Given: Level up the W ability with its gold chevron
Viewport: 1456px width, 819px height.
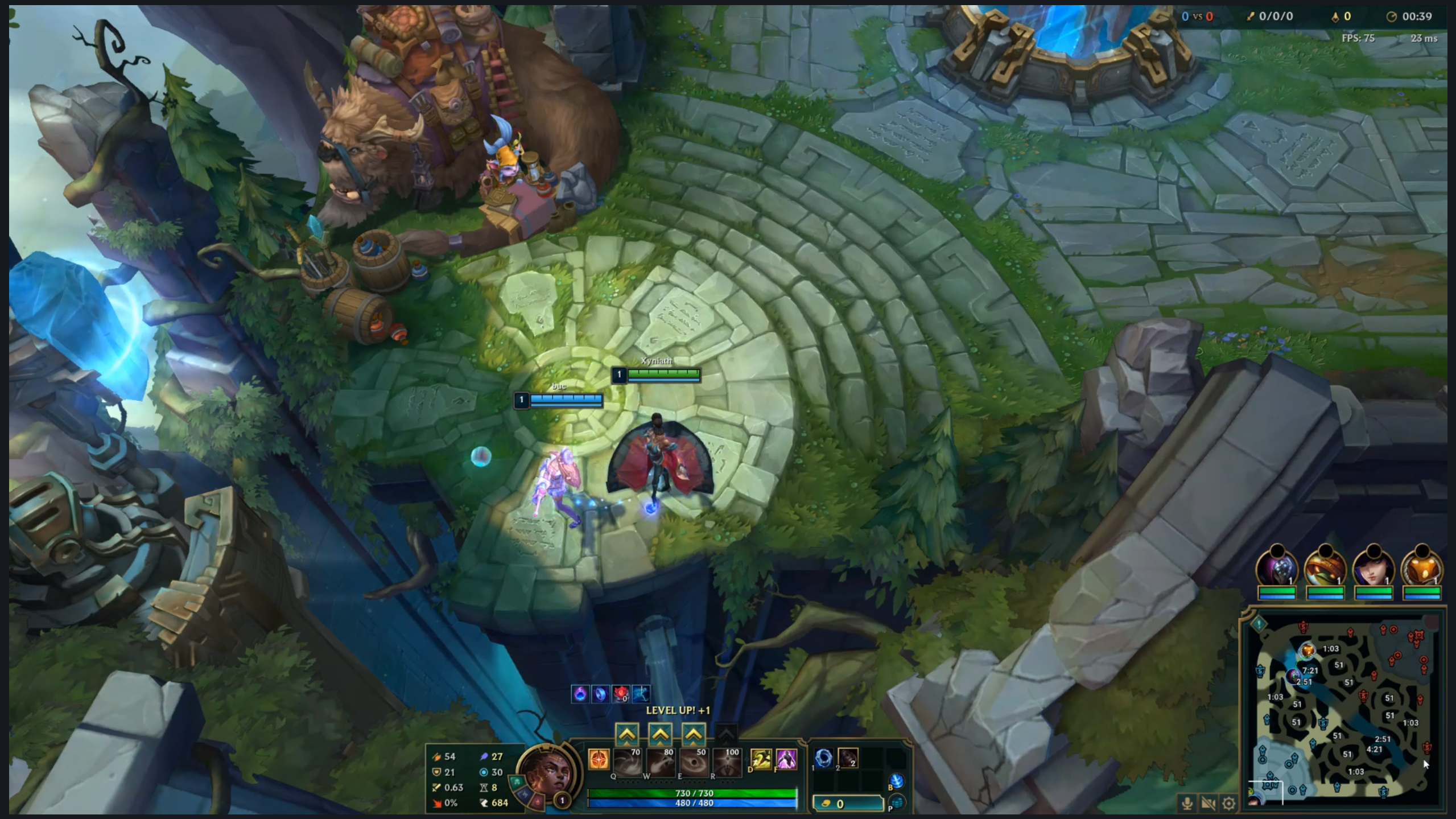Looking at the screenshot, I should point(661,734).
